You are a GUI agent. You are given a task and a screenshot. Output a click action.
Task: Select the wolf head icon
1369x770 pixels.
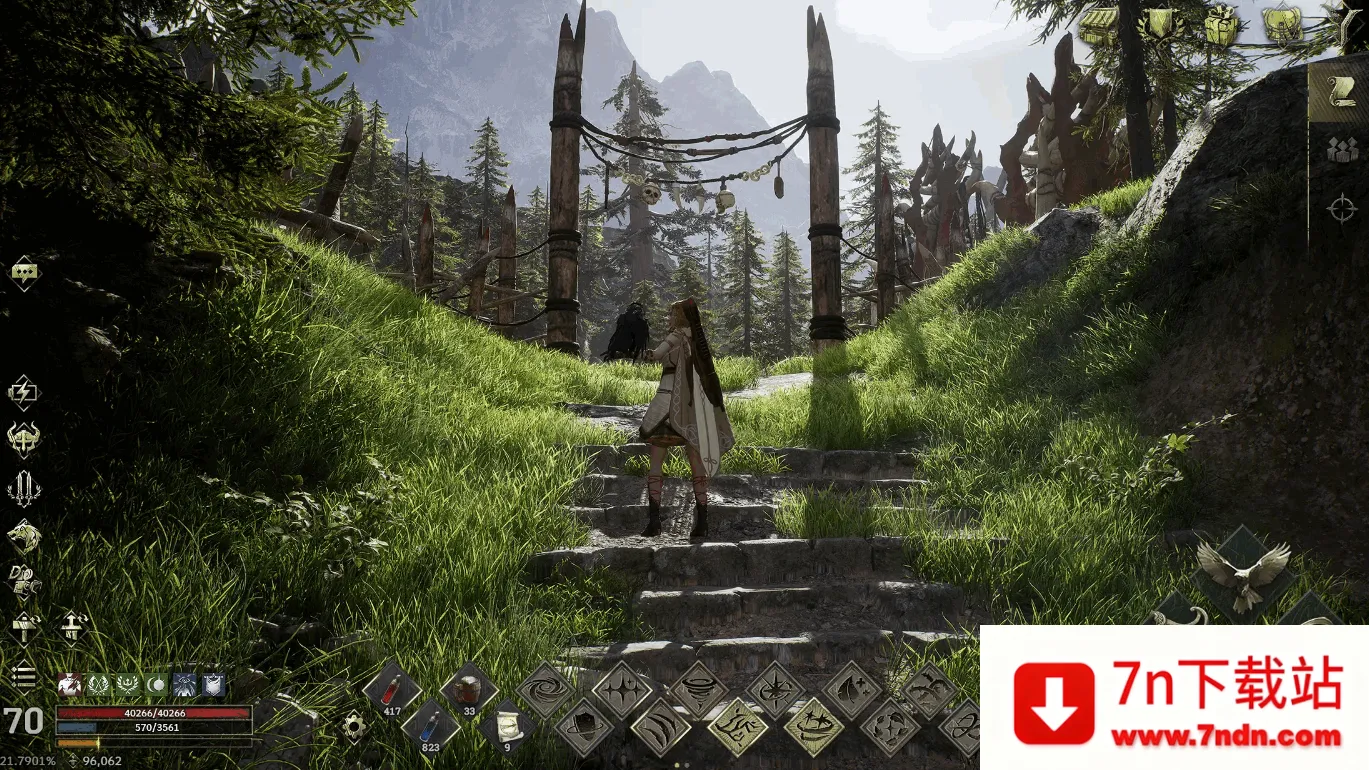(23, 537)
